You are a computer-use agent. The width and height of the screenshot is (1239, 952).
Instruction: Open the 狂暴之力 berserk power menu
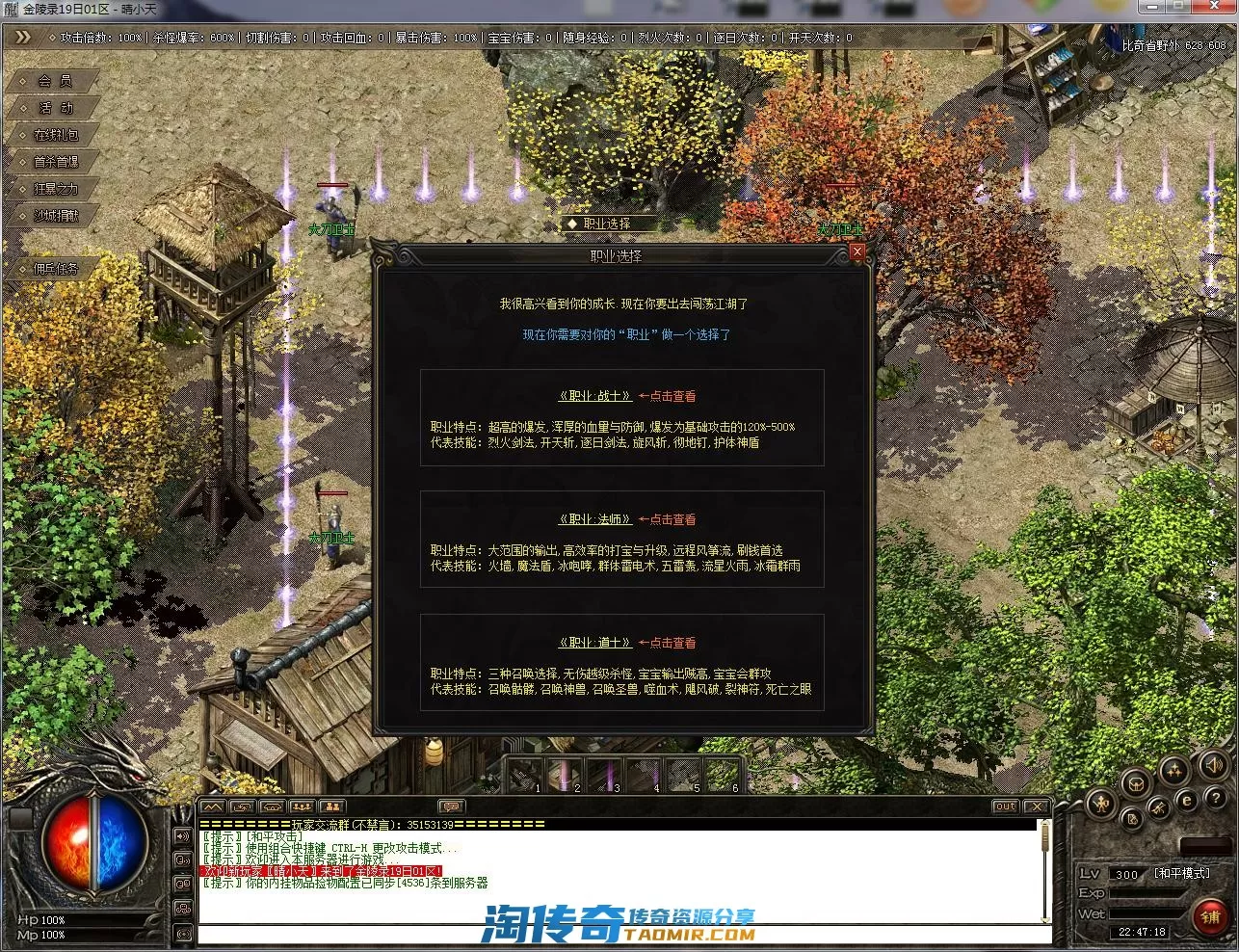click(x=55, y=189)
